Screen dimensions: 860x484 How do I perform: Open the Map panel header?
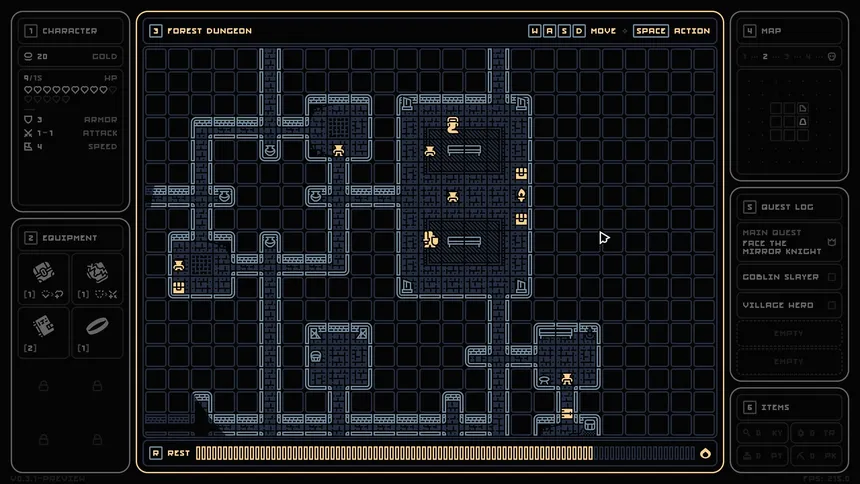[x=771, y=31]
